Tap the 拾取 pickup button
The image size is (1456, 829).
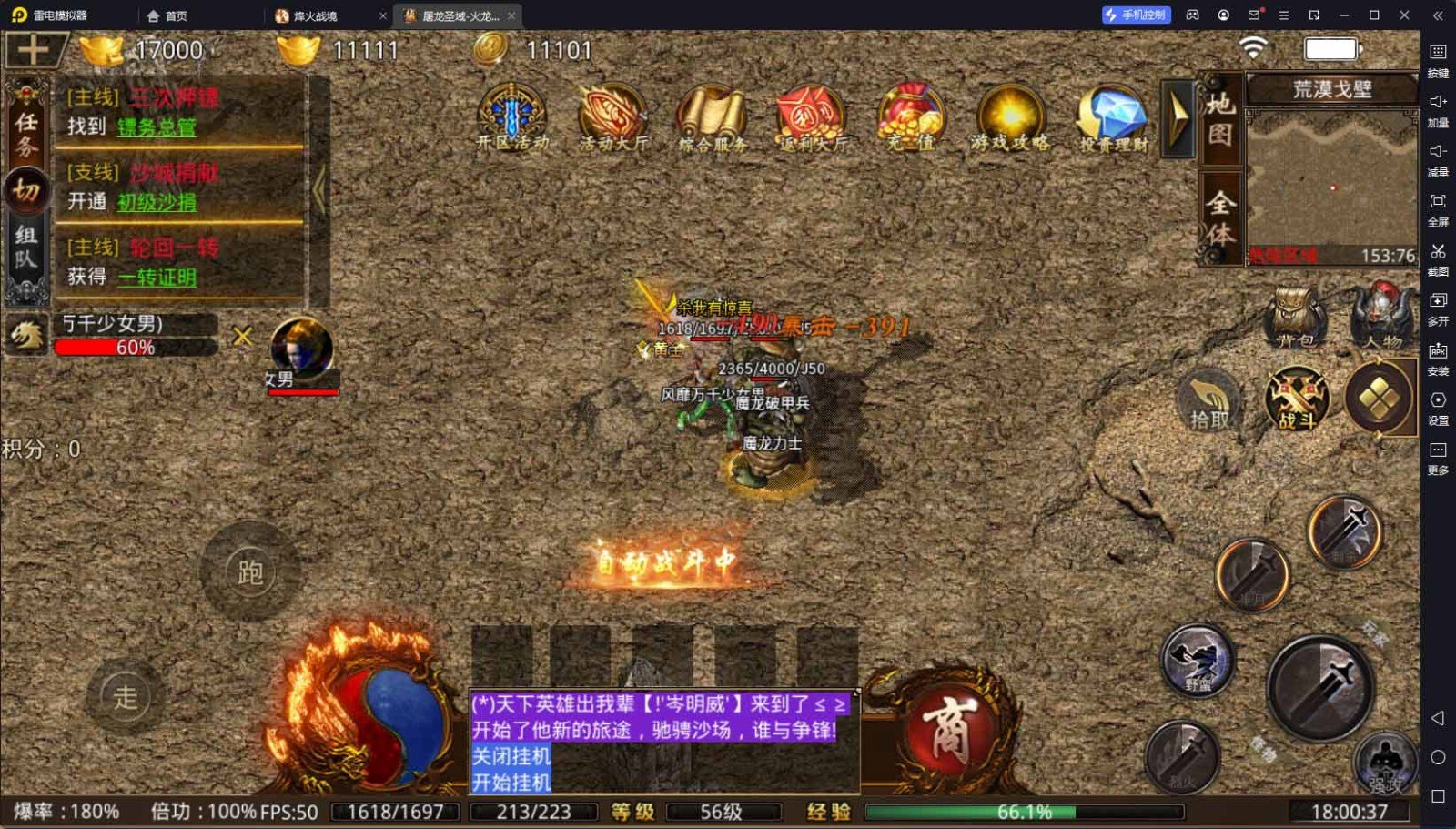1209,400
